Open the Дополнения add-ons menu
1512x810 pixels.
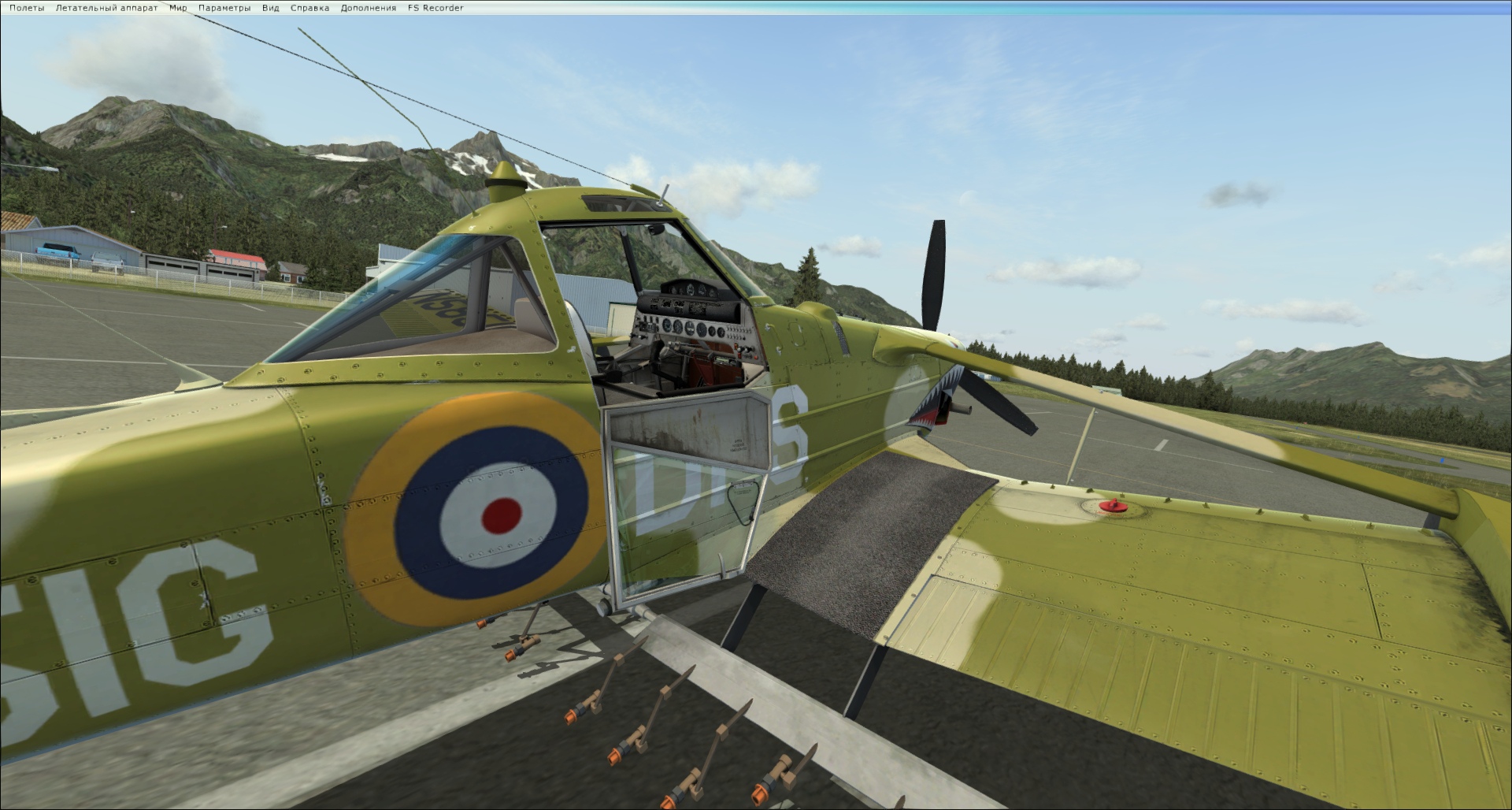click(369, 8)
